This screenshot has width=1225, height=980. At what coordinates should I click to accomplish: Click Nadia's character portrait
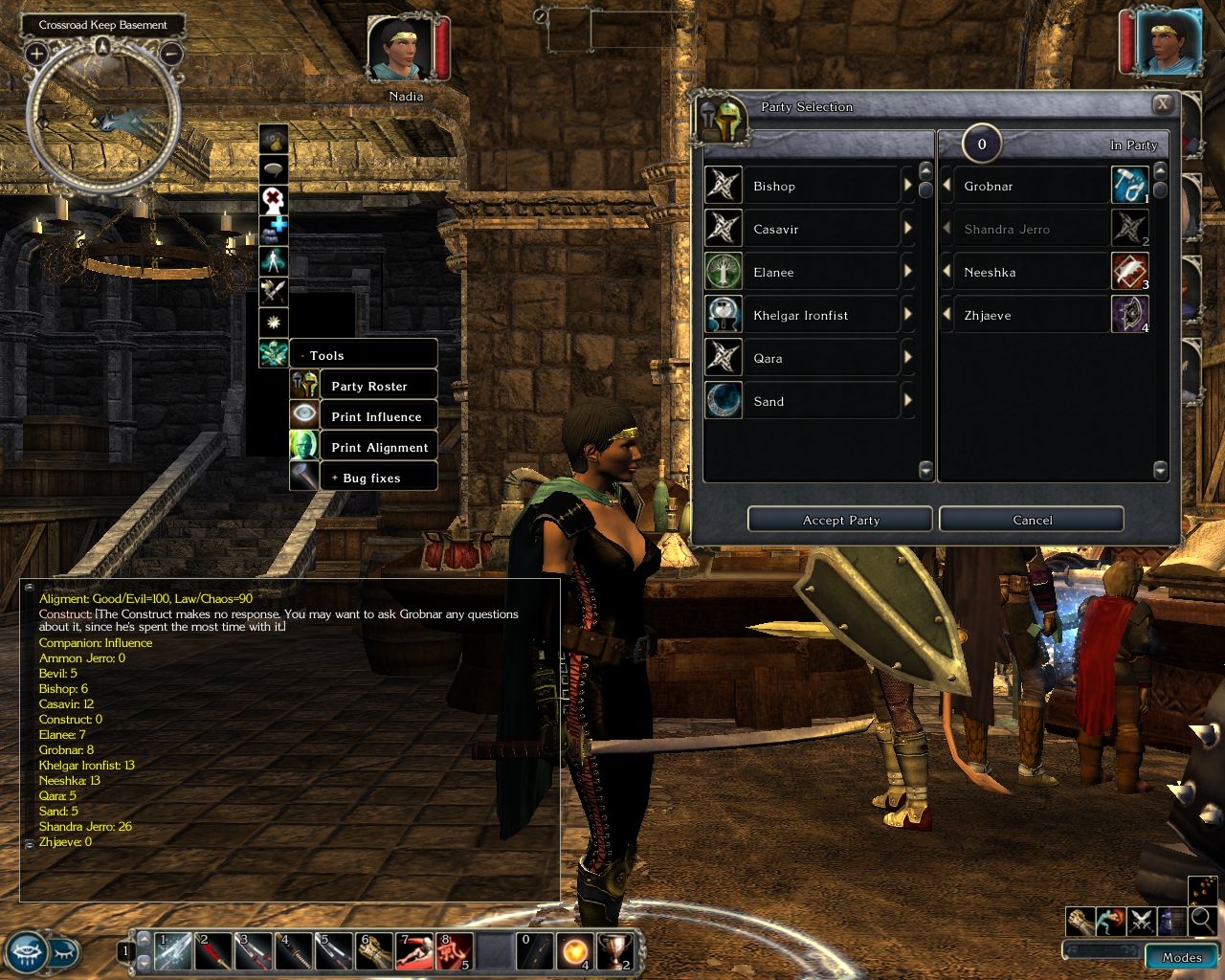point(399,50)
